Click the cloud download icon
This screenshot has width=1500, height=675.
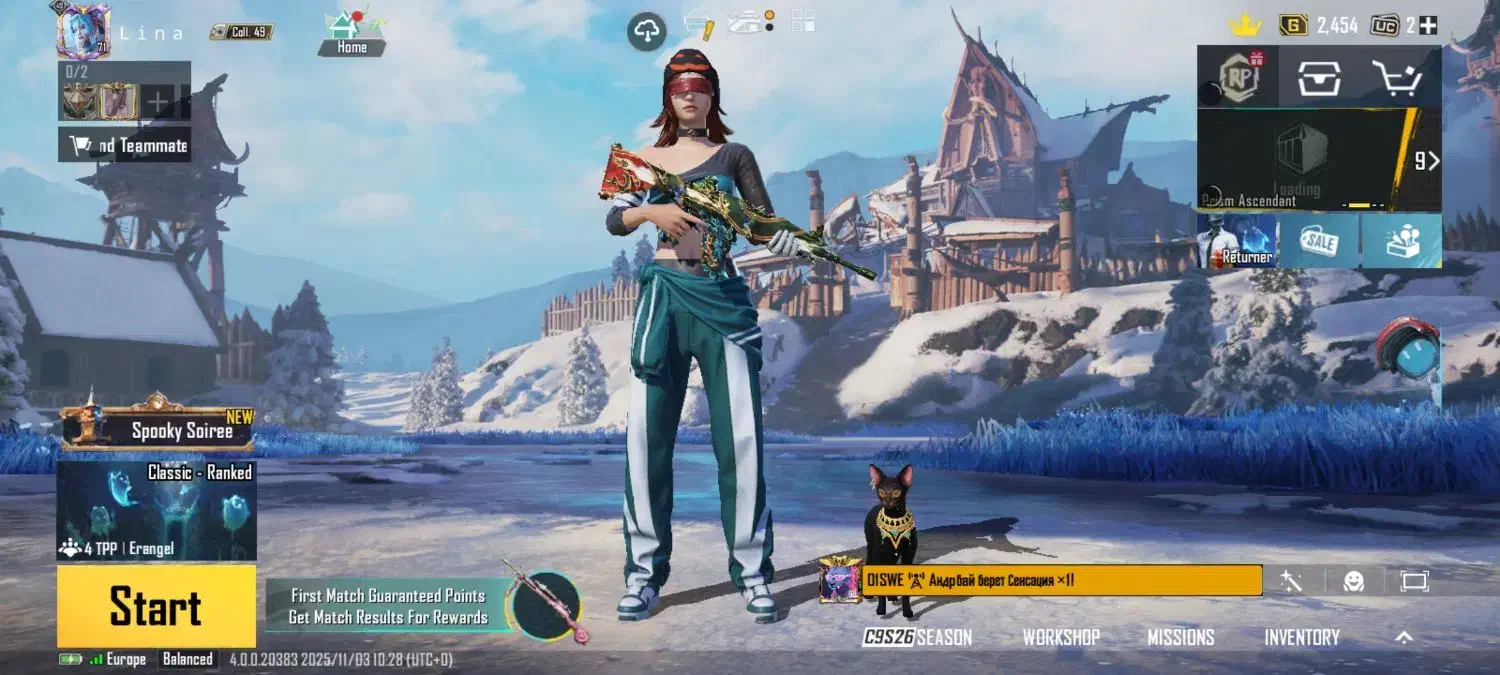(646, 32)
